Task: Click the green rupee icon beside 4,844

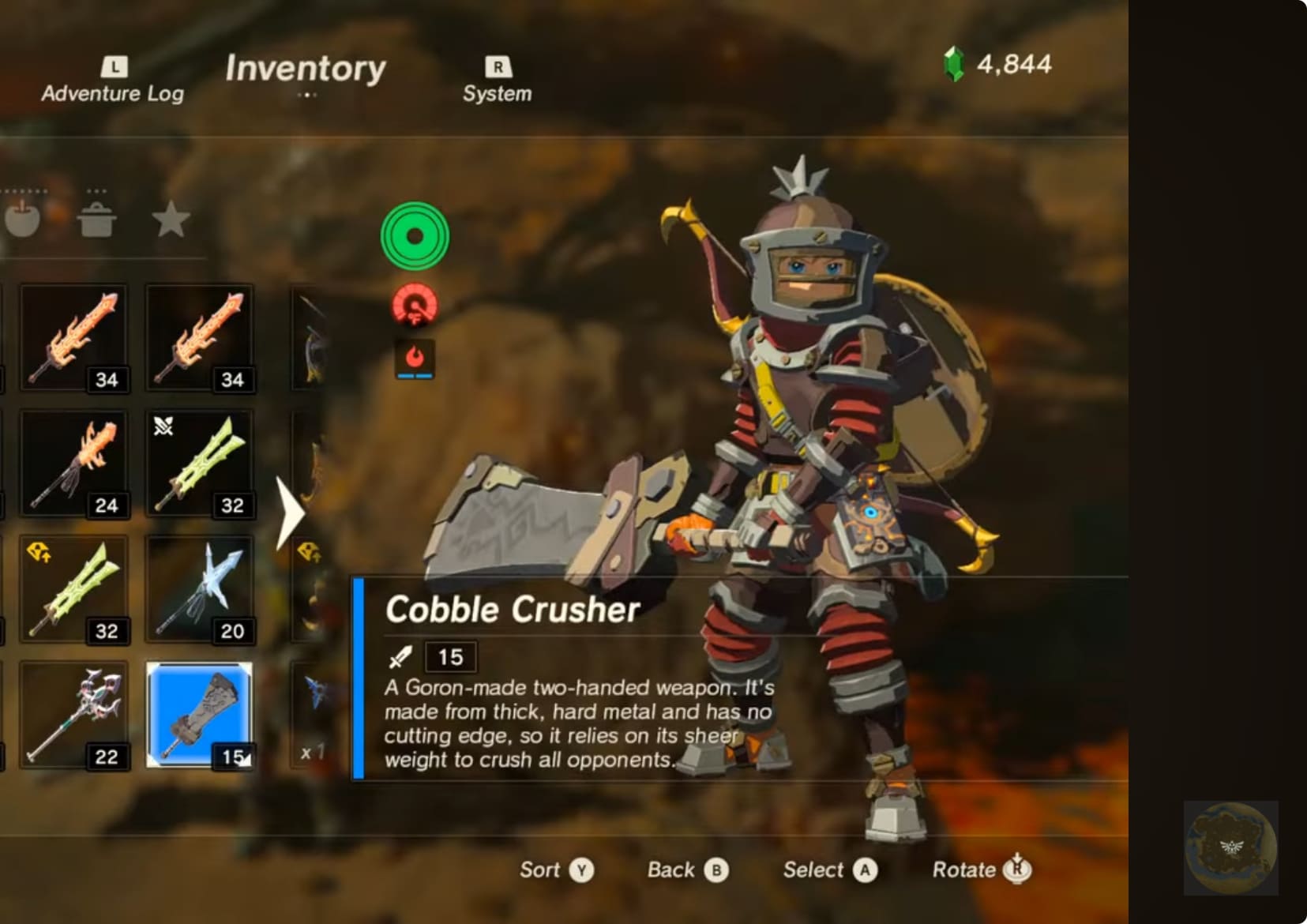Action: pos(956,65)
